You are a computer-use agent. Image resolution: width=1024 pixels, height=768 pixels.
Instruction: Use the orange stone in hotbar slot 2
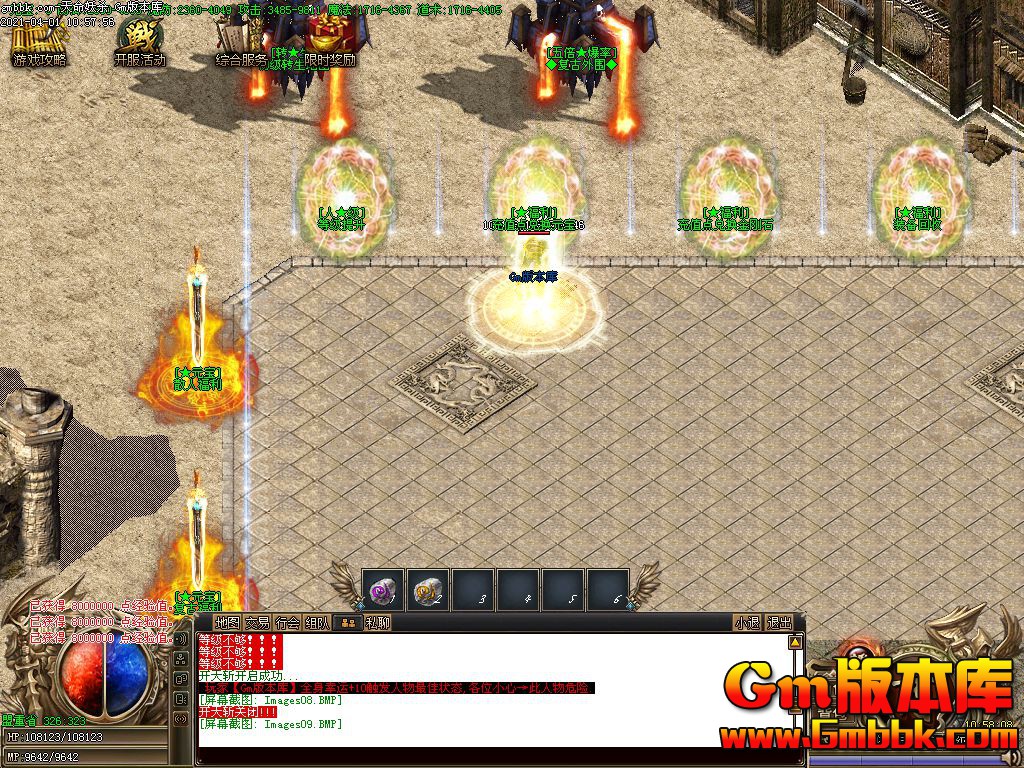click(428, 590)
